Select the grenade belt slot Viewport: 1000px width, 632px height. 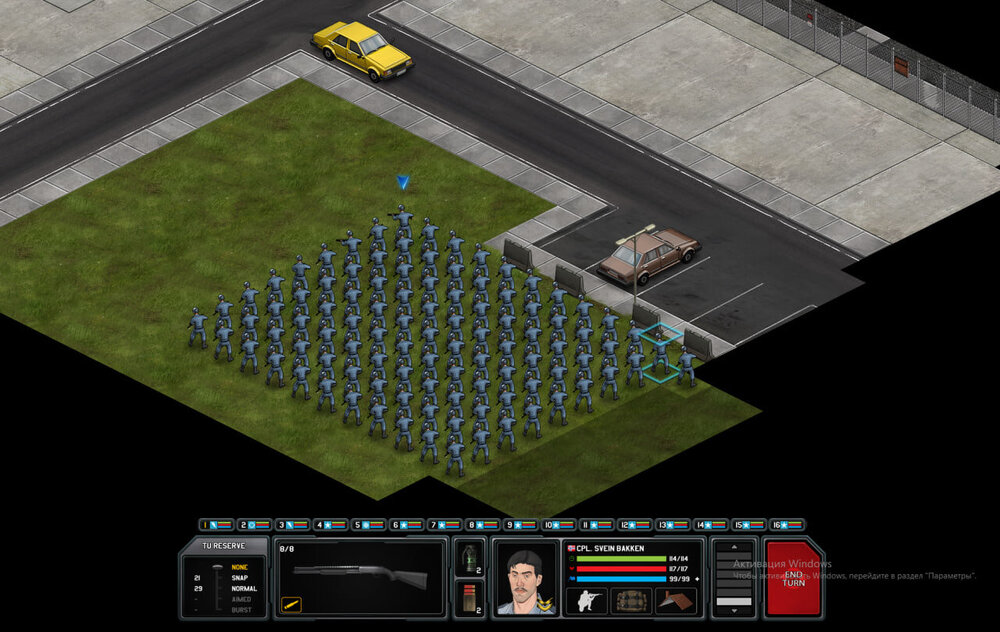click(467, 558)
